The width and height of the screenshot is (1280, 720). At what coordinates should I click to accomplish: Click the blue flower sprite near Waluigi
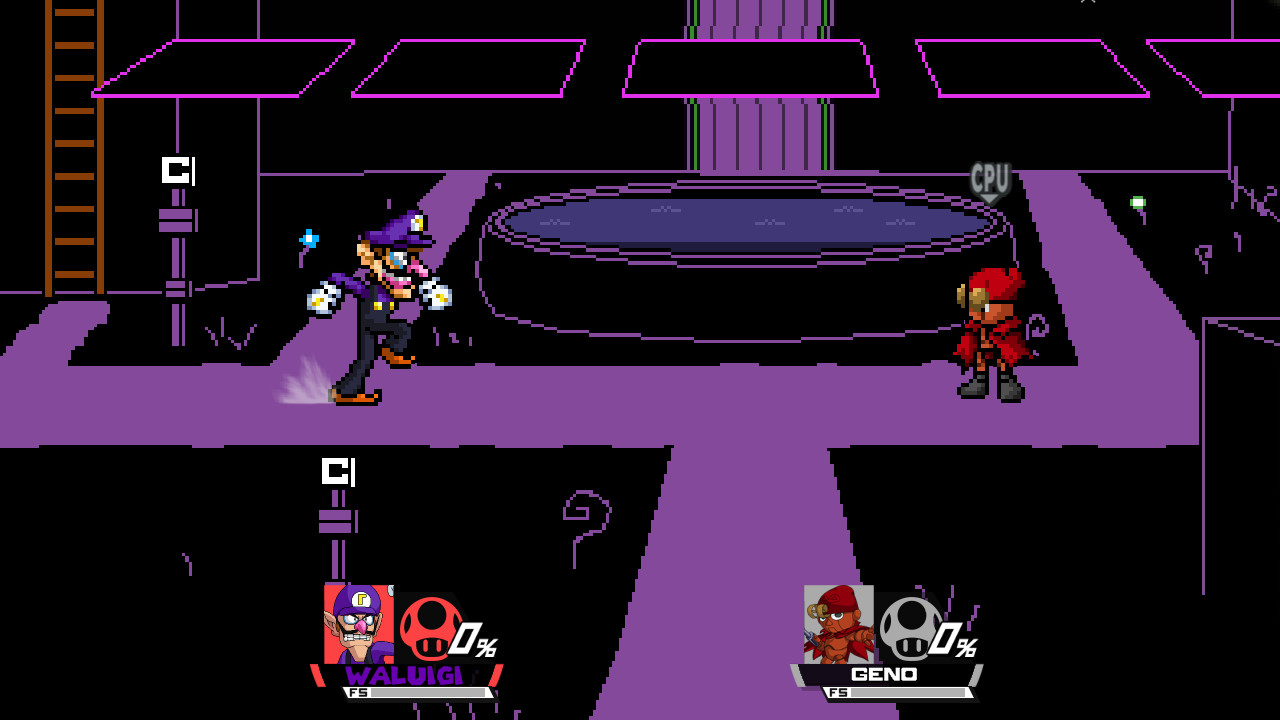tap(307, 238)
